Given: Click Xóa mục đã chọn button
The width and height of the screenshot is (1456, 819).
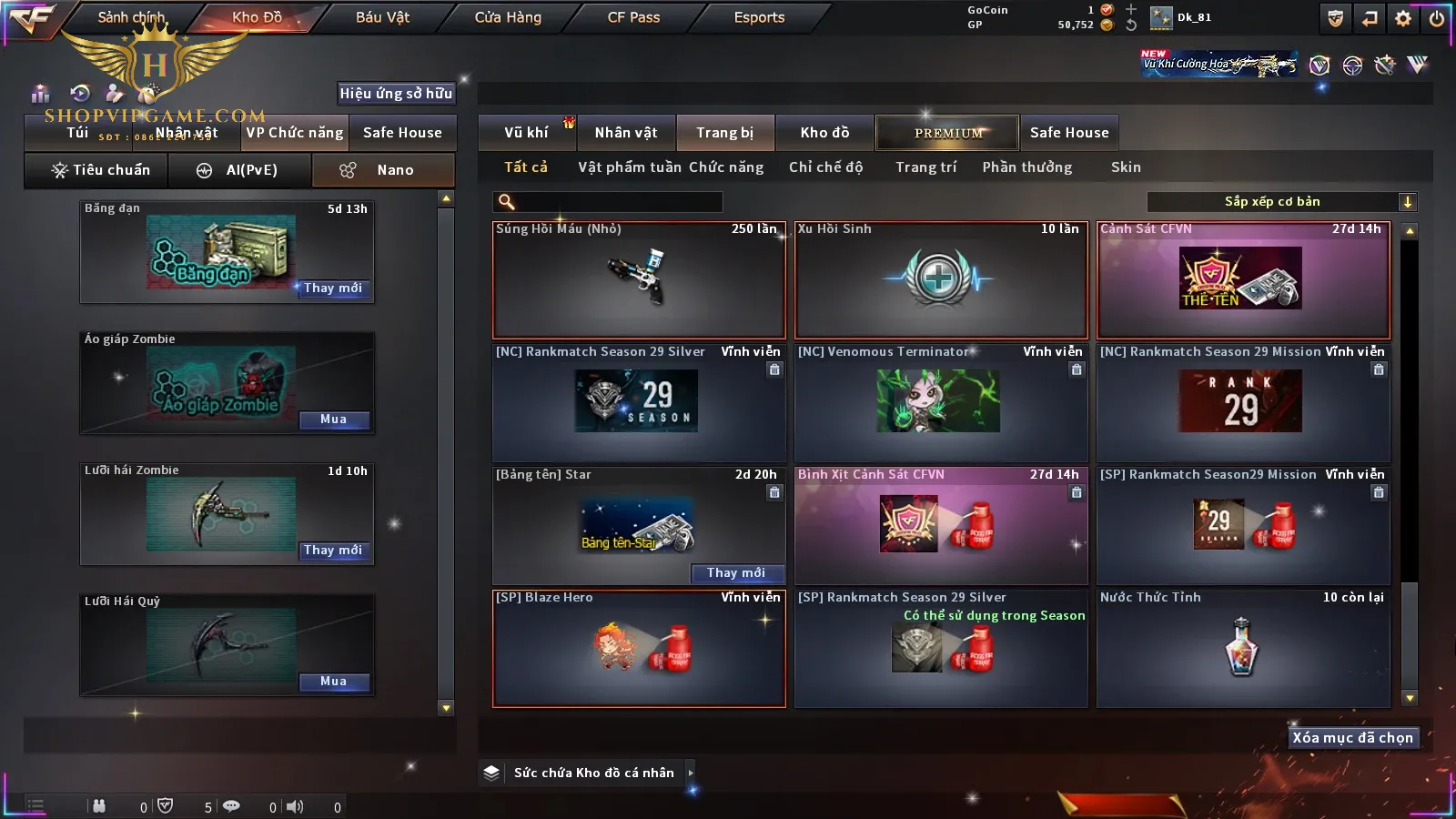Looking at the screenshot, I should click(1352, 738).
